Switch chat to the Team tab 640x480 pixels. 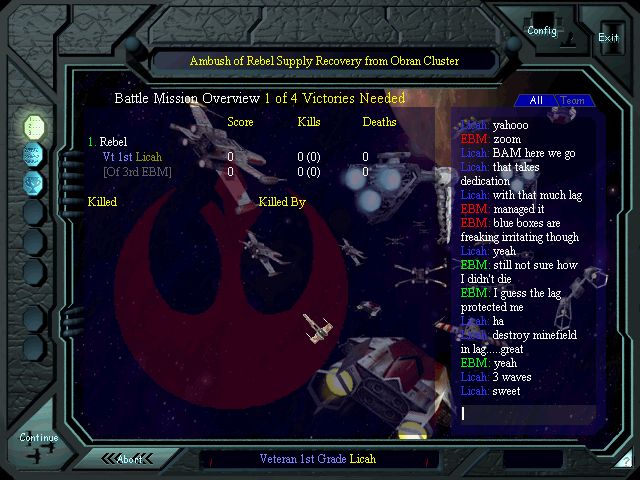pos(572,101)
